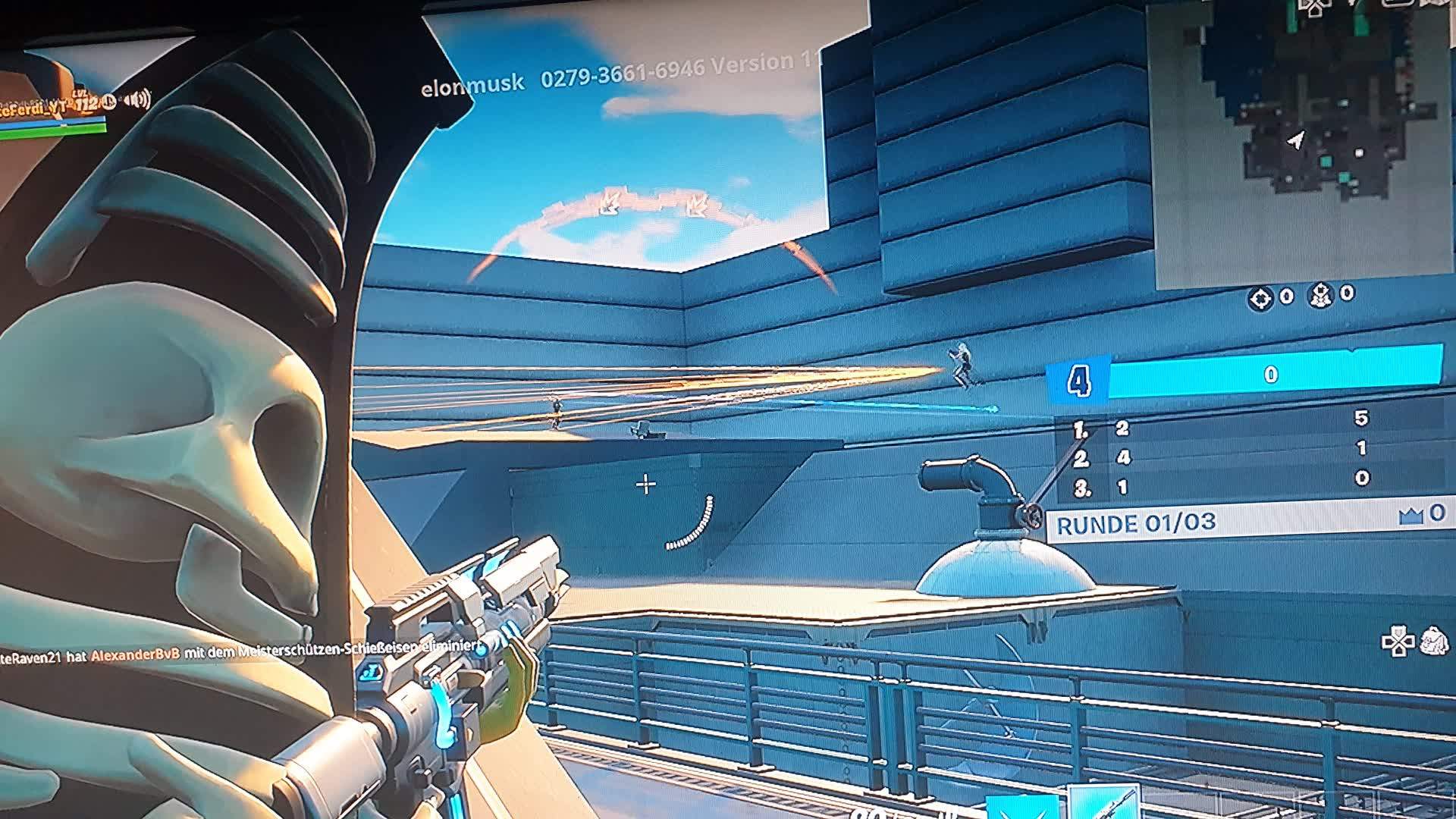Click the player arrow on the minimap
1456x819 pixels.
(x=1294, y=136)
